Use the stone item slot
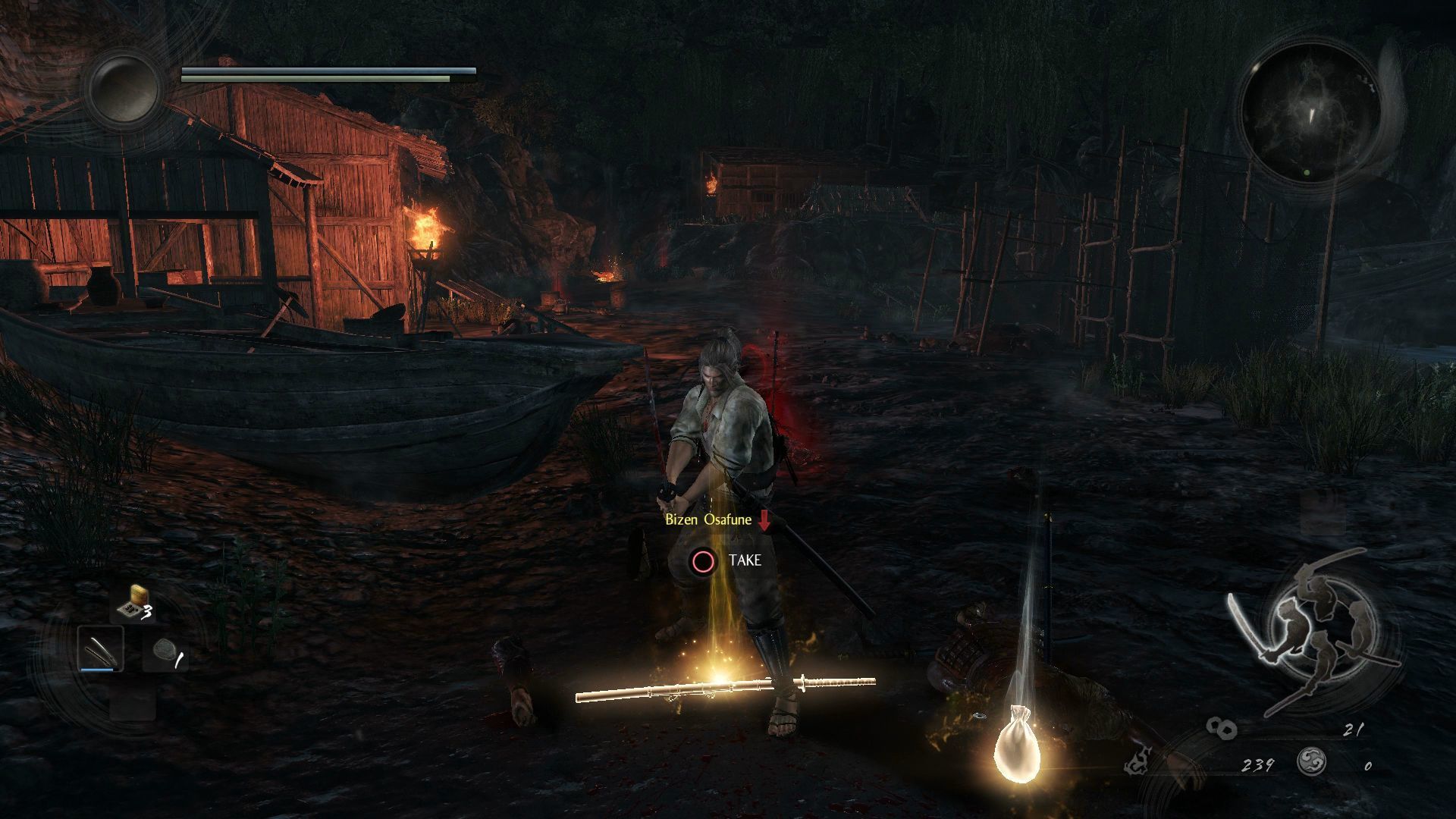The image size is (1456, 819). click(166, 652)
